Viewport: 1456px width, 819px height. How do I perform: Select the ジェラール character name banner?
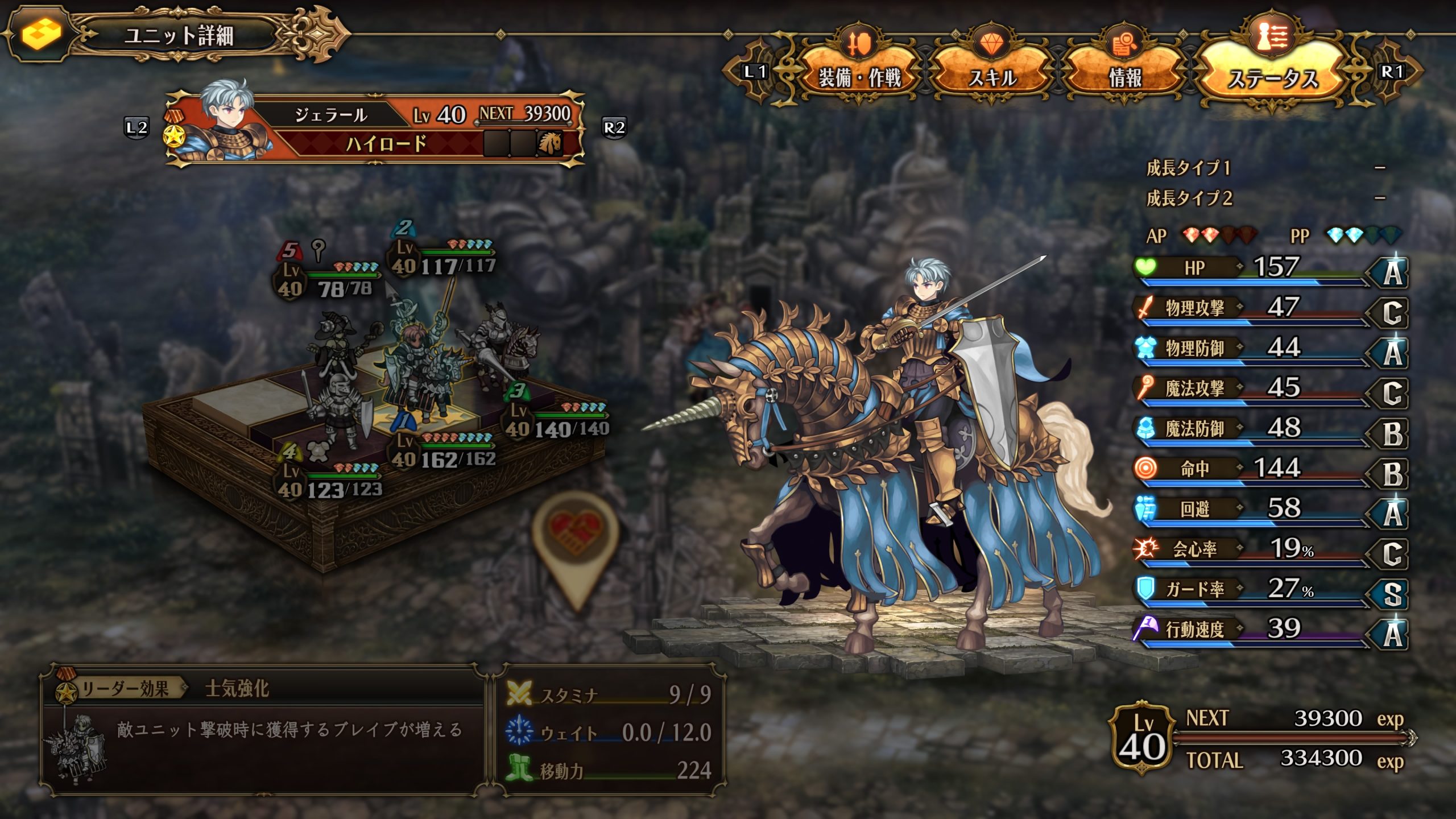330,115
